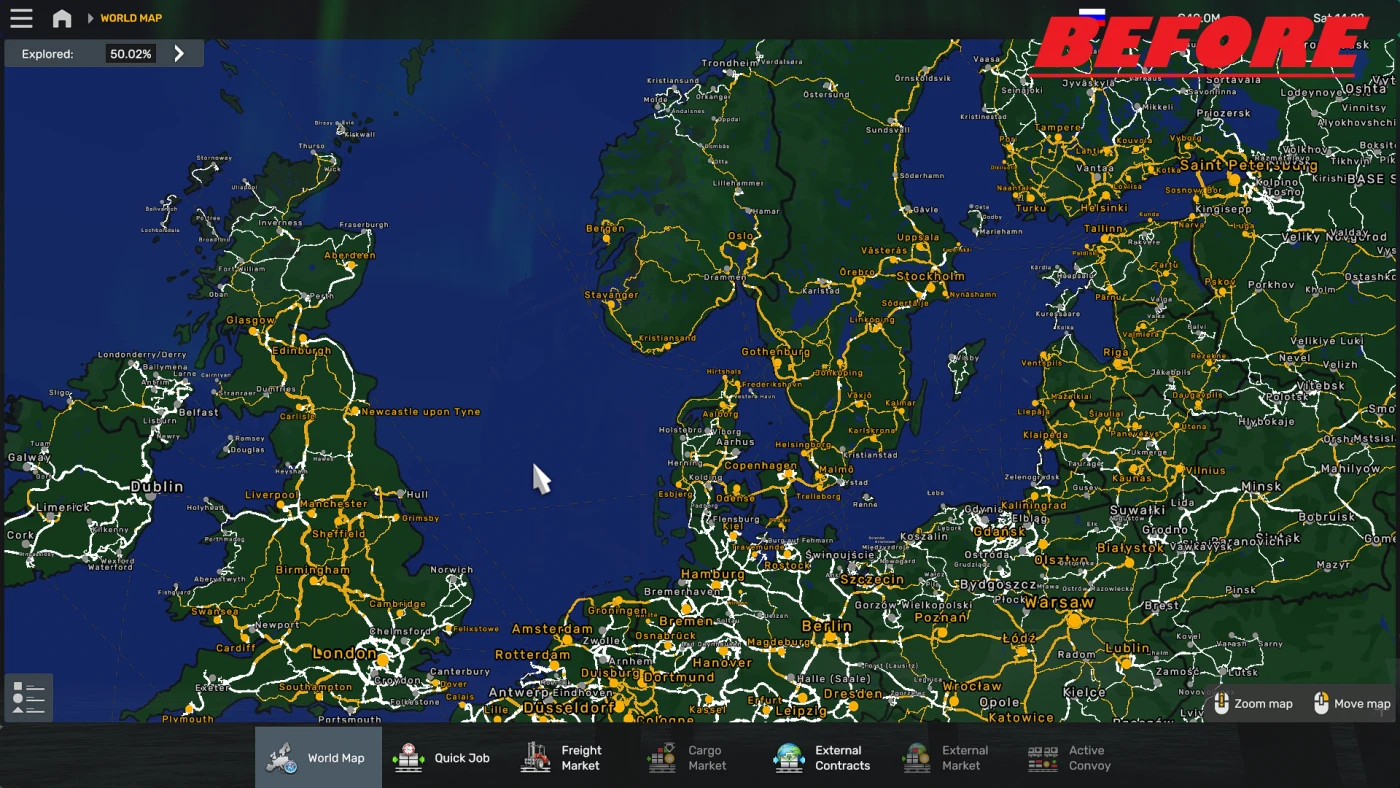Select the Quick Job truck icon
1400x788 pixels.
406,757
